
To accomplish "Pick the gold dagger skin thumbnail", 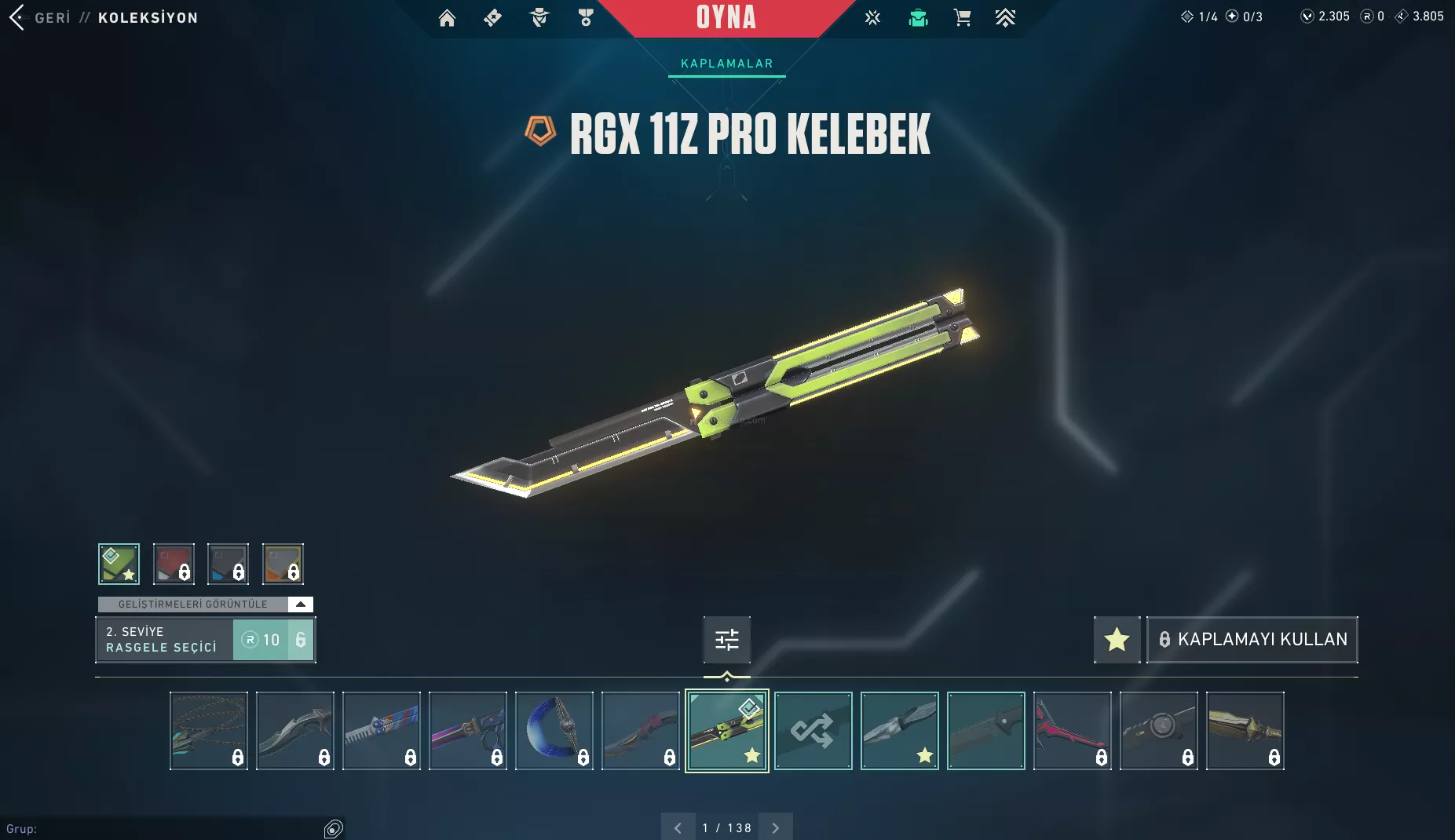I will 1245,731.
